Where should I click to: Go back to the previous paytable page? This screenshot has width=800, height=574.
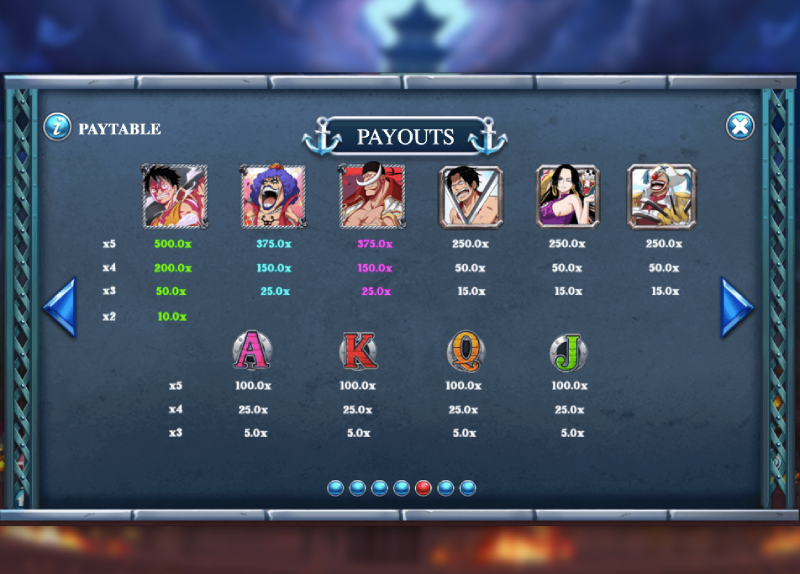click(60, 307)
